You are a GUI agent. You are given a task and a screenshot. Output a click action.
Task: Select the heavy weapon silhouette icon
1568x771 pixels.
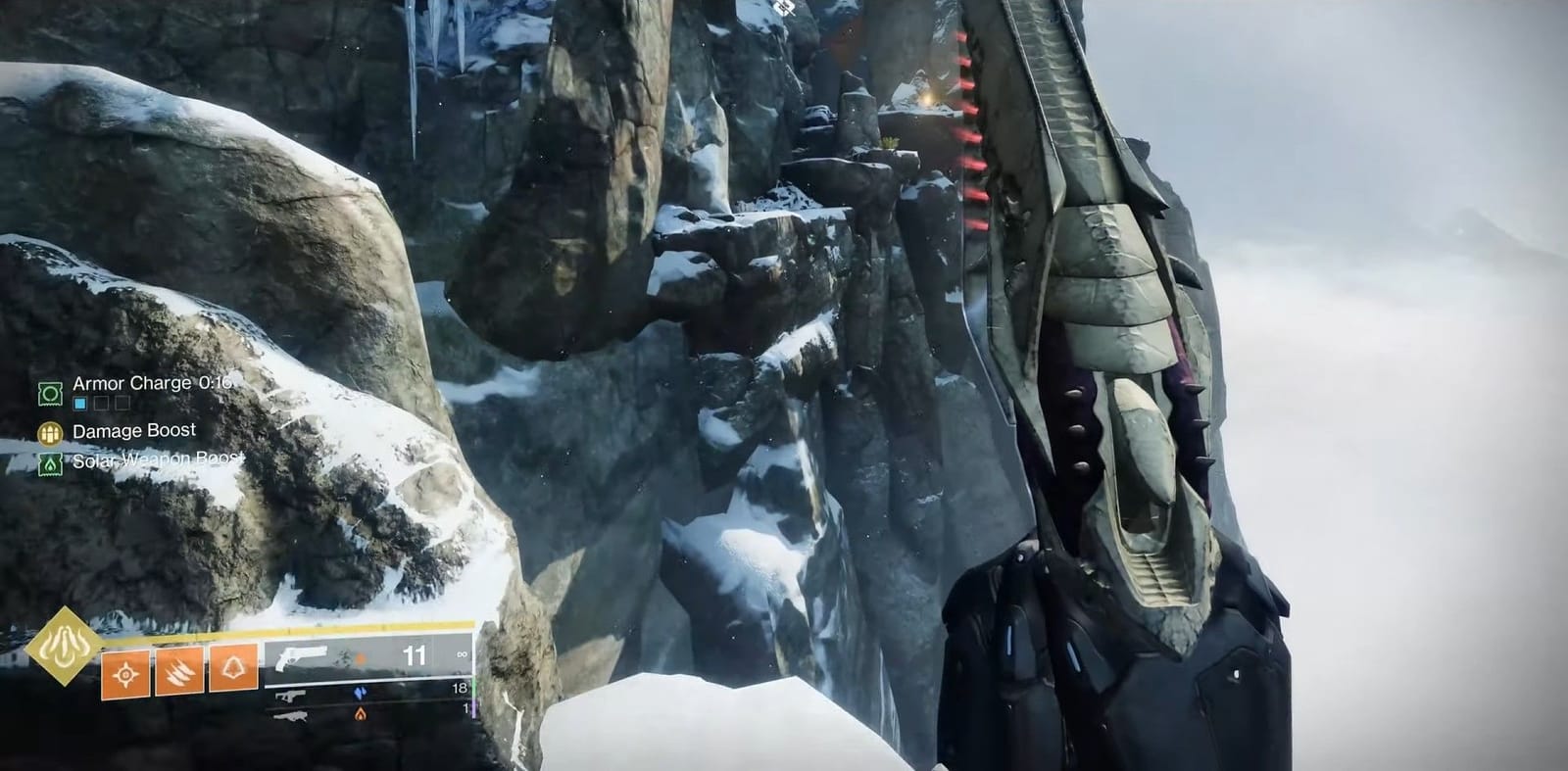tap(290, 718)
